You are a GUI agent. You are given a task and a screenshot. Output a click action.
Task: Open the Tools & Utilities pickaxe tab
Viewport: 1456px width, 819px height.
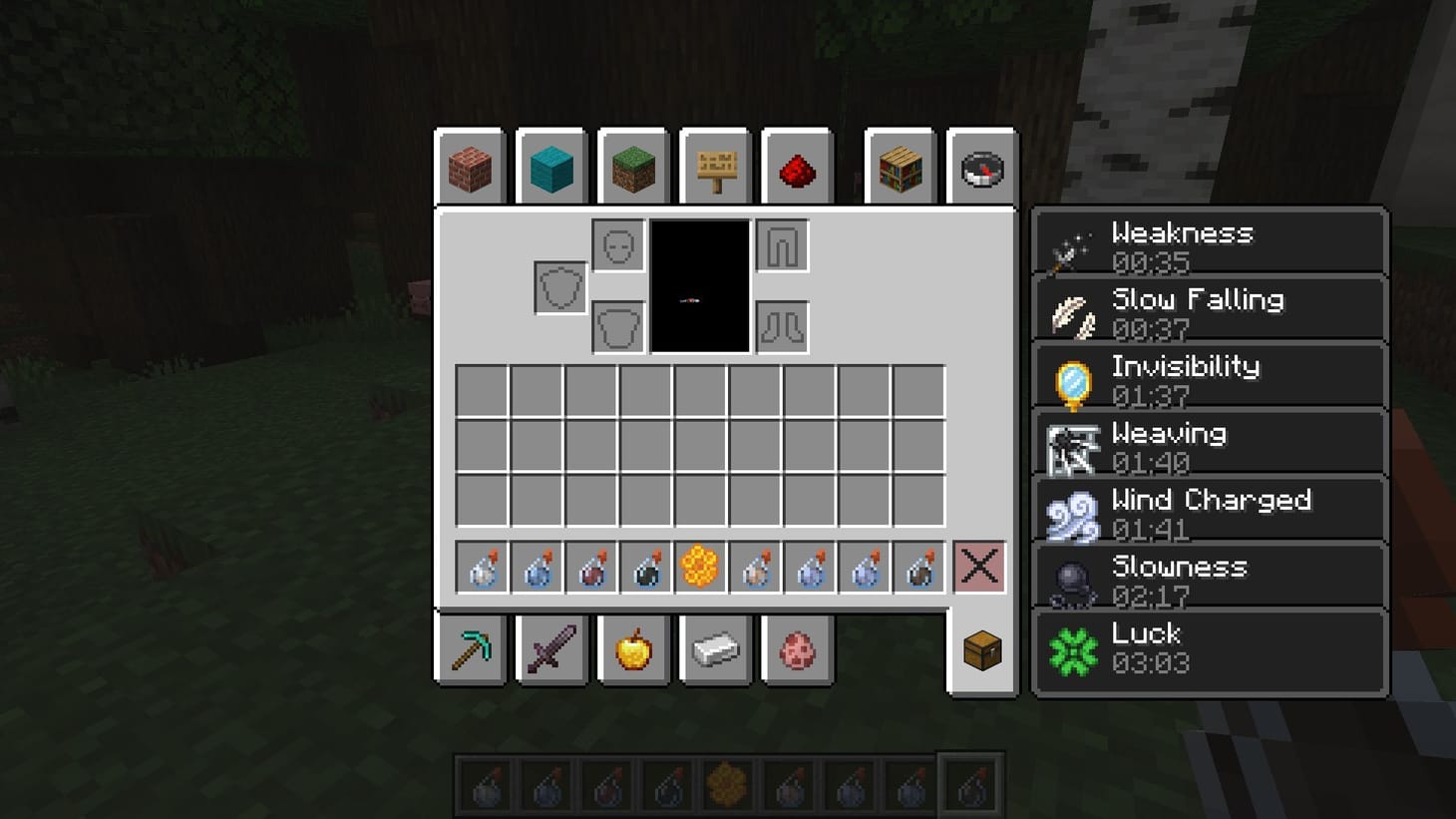pos(469,650)
